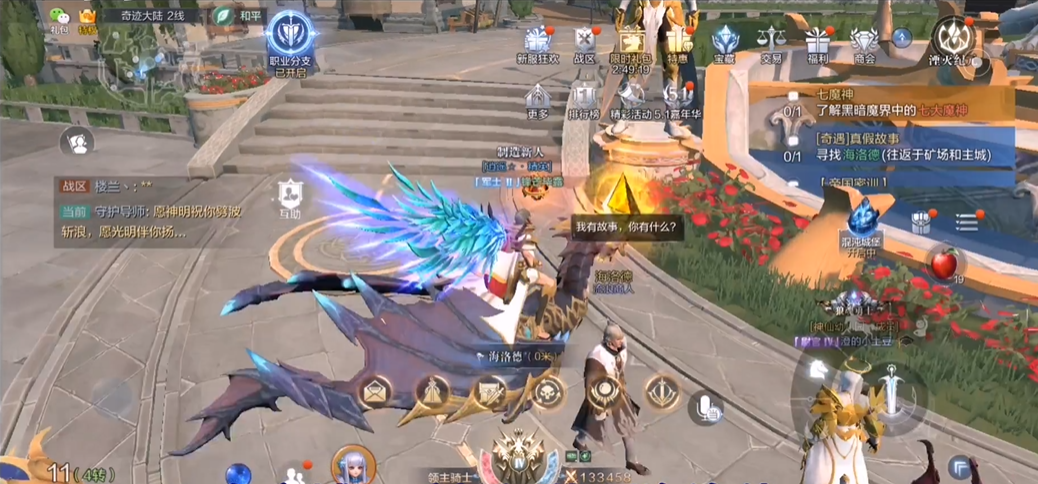Screen dimensions: 1038x484
Task: Open the 特惠 special offers icon
Action: 678,43
